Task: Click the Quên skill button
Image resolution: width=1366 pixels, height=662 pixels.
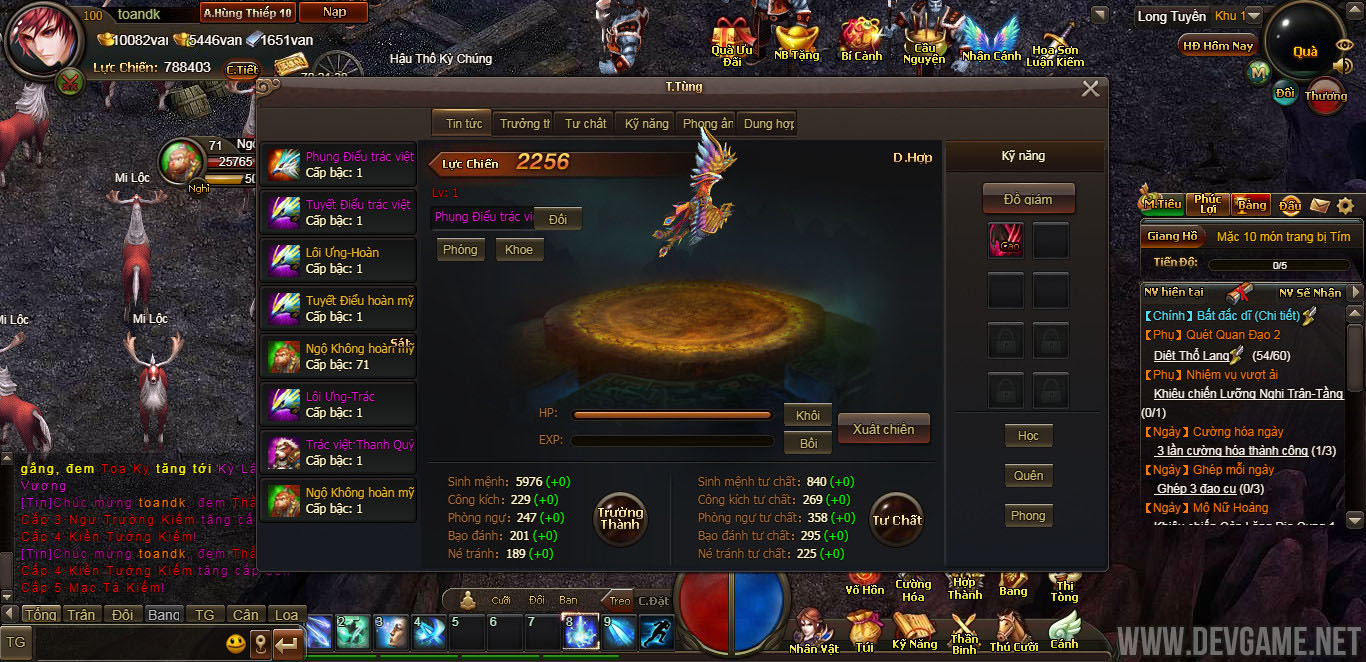Action: point(1028,476)
